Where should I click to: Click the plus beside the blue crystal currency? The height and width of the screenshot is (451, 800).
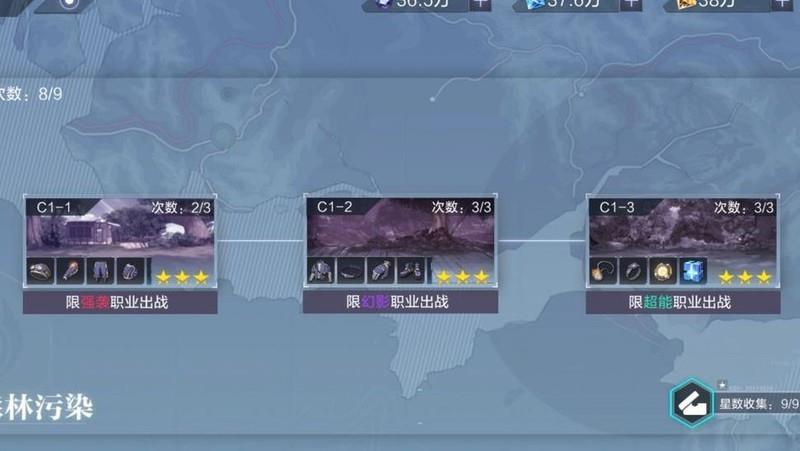tap(631, 3)
